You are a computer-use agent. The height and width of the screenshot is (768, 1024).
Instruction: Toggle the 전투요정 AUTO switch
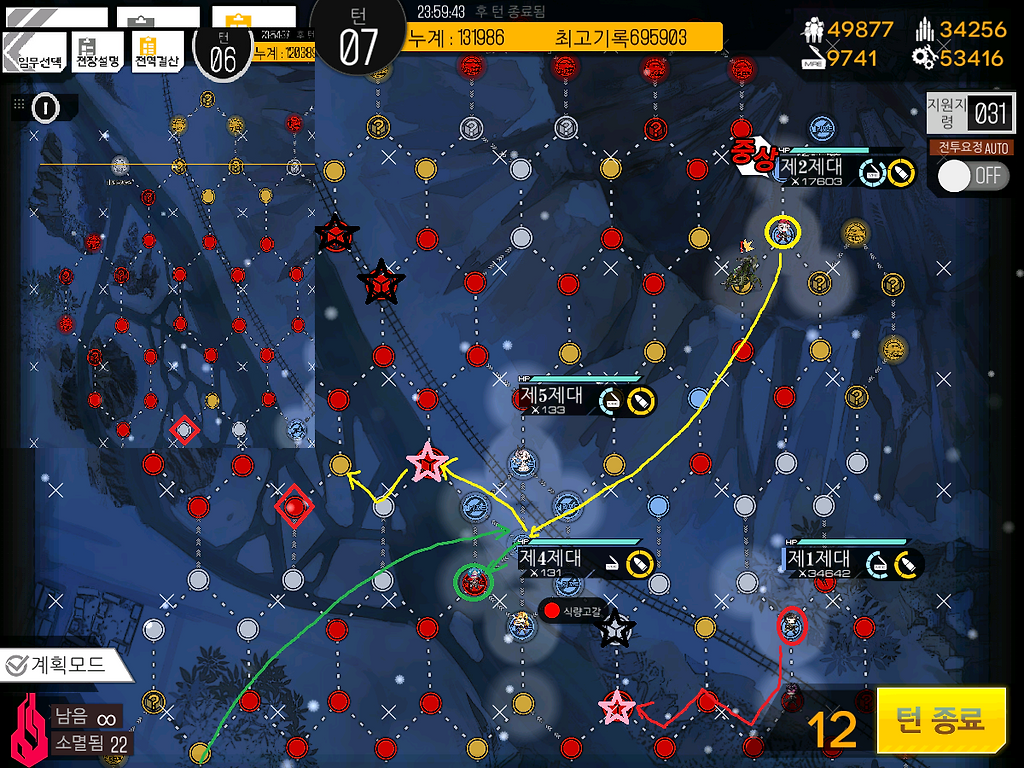972,176
